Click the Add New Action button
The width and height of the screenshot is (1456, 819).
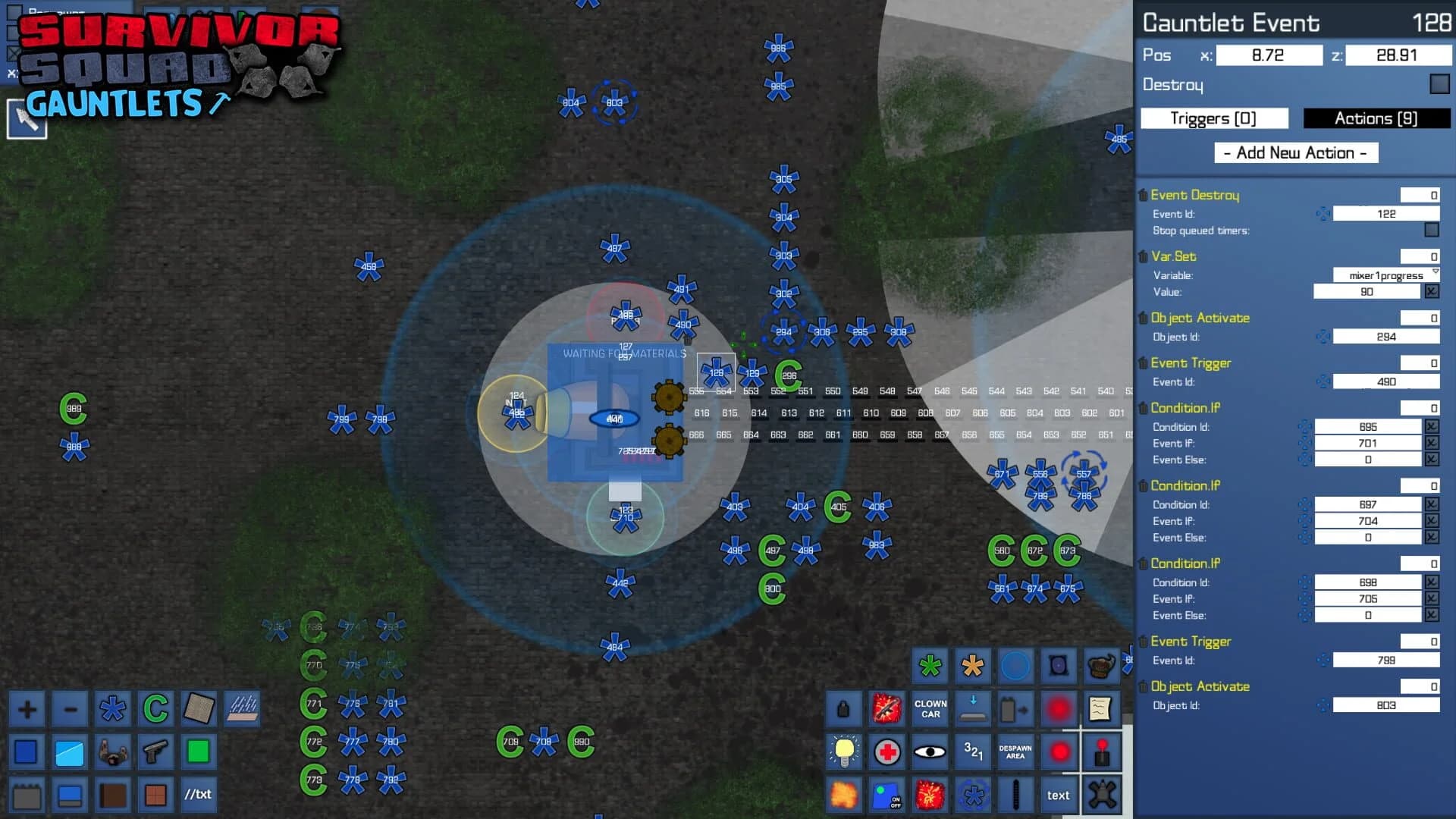point(1296,152)
